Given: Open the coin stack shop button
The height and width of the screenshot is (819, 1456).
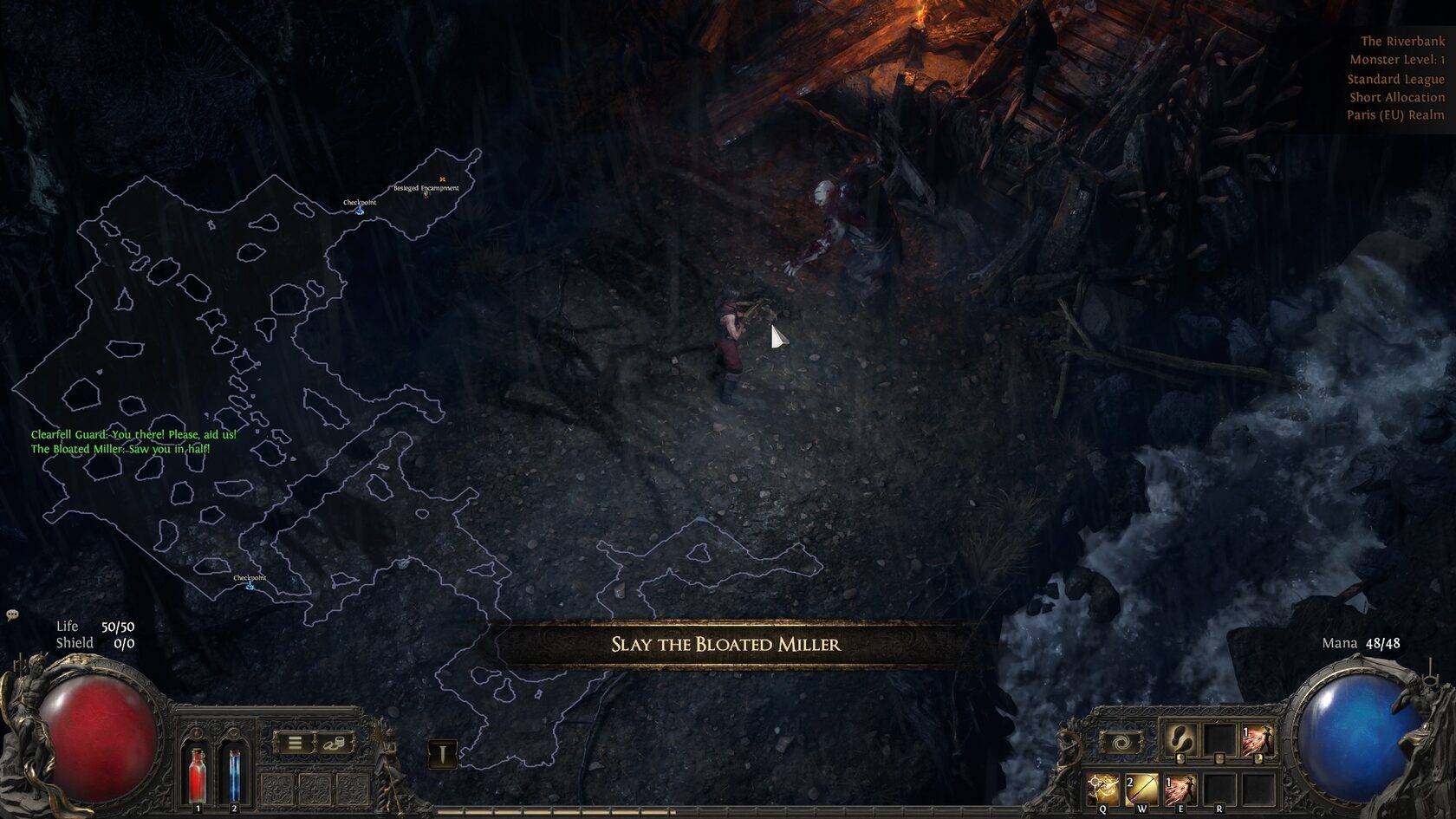Looking at the screenshot, I should tap(335, 743).
